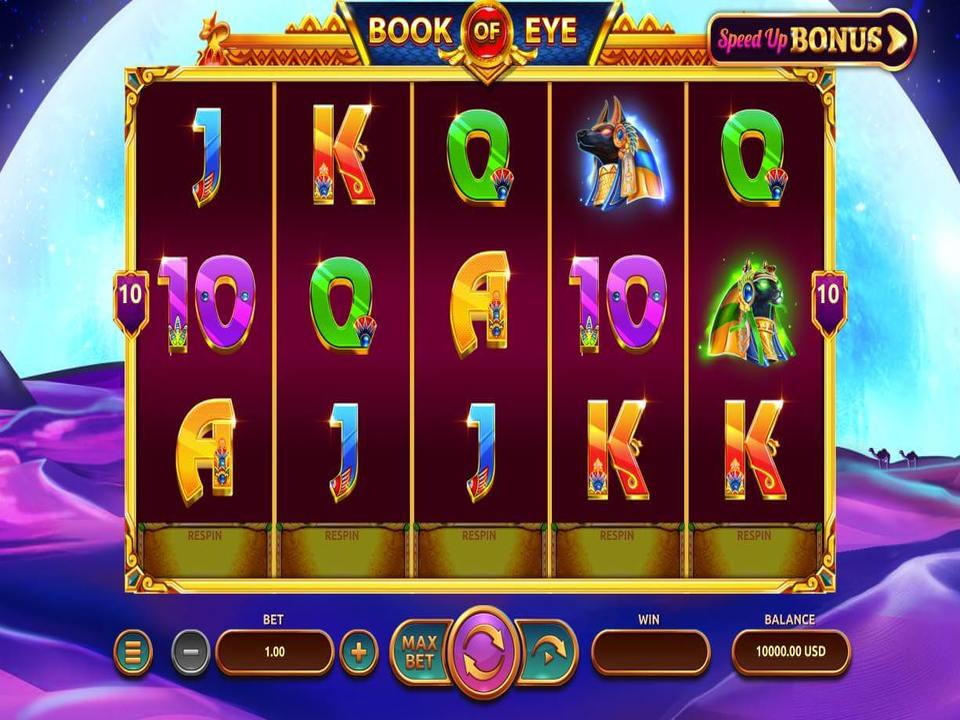
Task: Increase the bet with plus button
Action: [359, 653]
